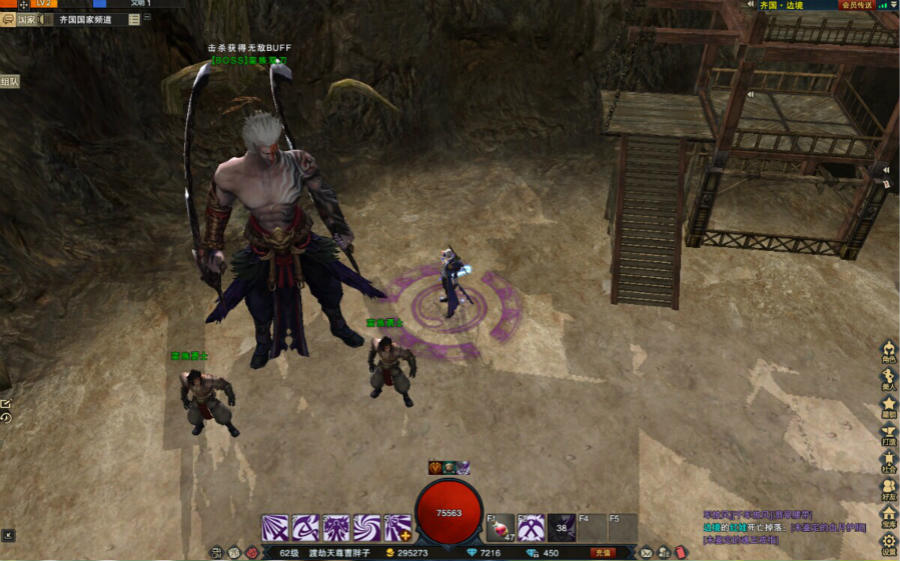Click the 充值 recharge button
This screenshot has height=561, width=900.
pos(602,552)
